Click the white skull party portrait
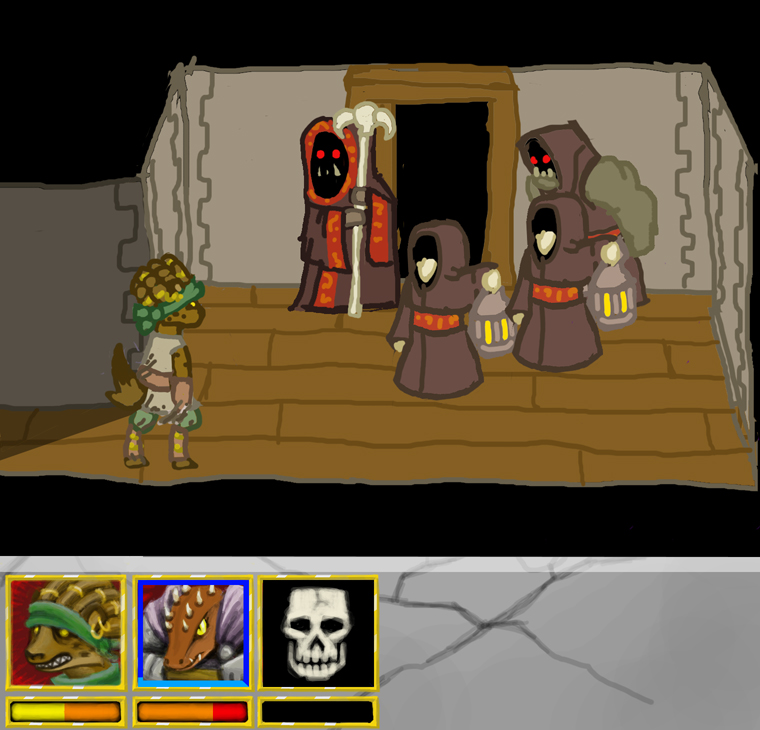 click(x=318, y=632)
